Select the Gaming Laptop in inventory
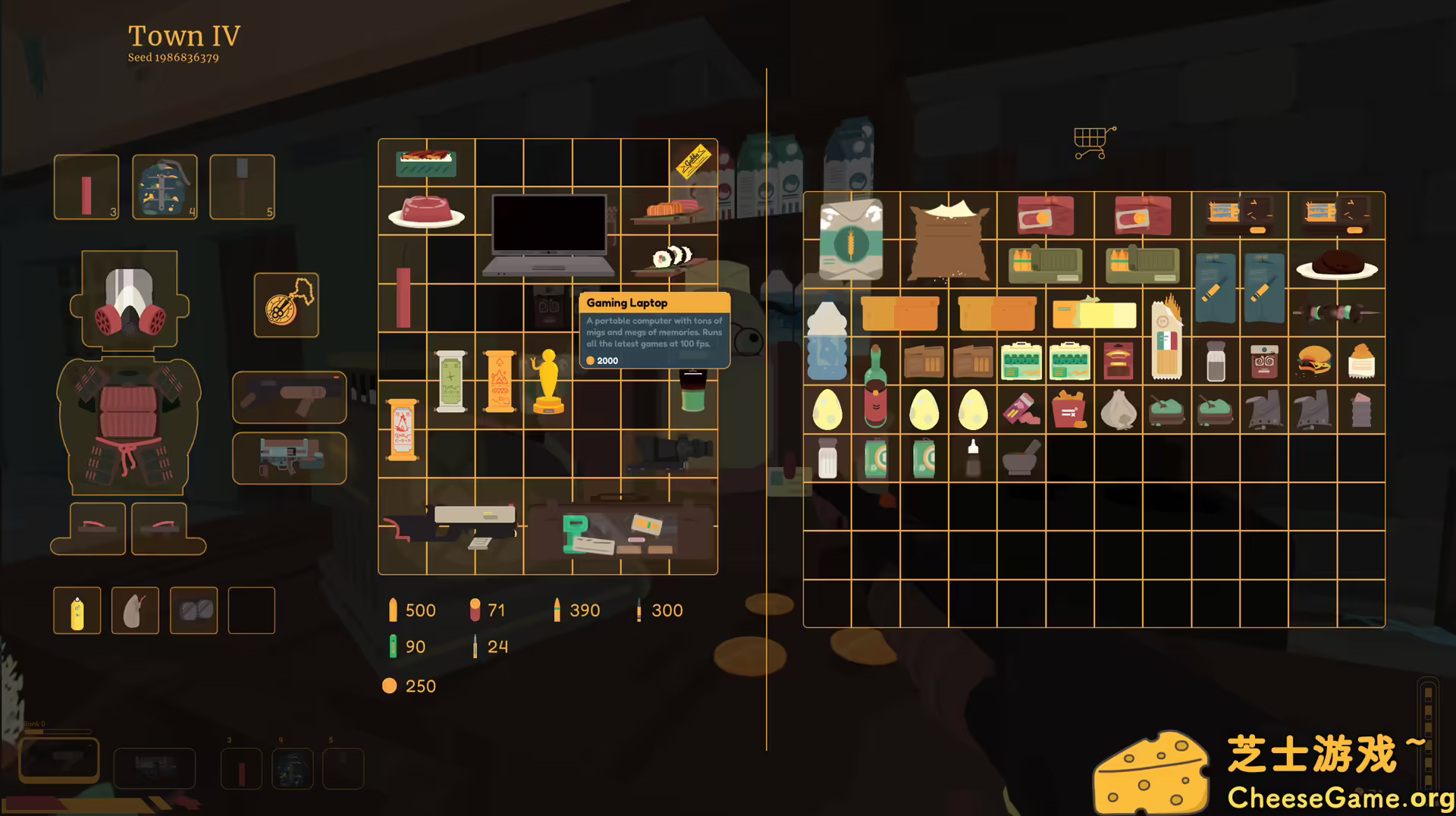 (x=548, y=234)
